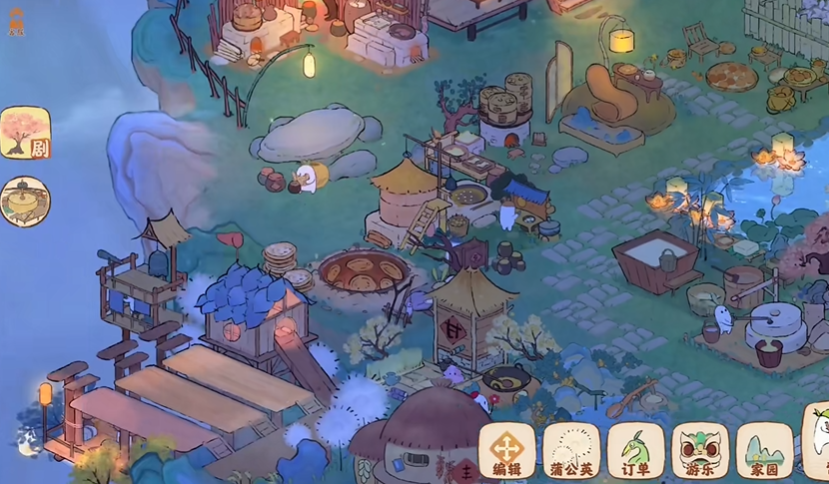Click the round millstone workshop icon

(x=24, y=201)
